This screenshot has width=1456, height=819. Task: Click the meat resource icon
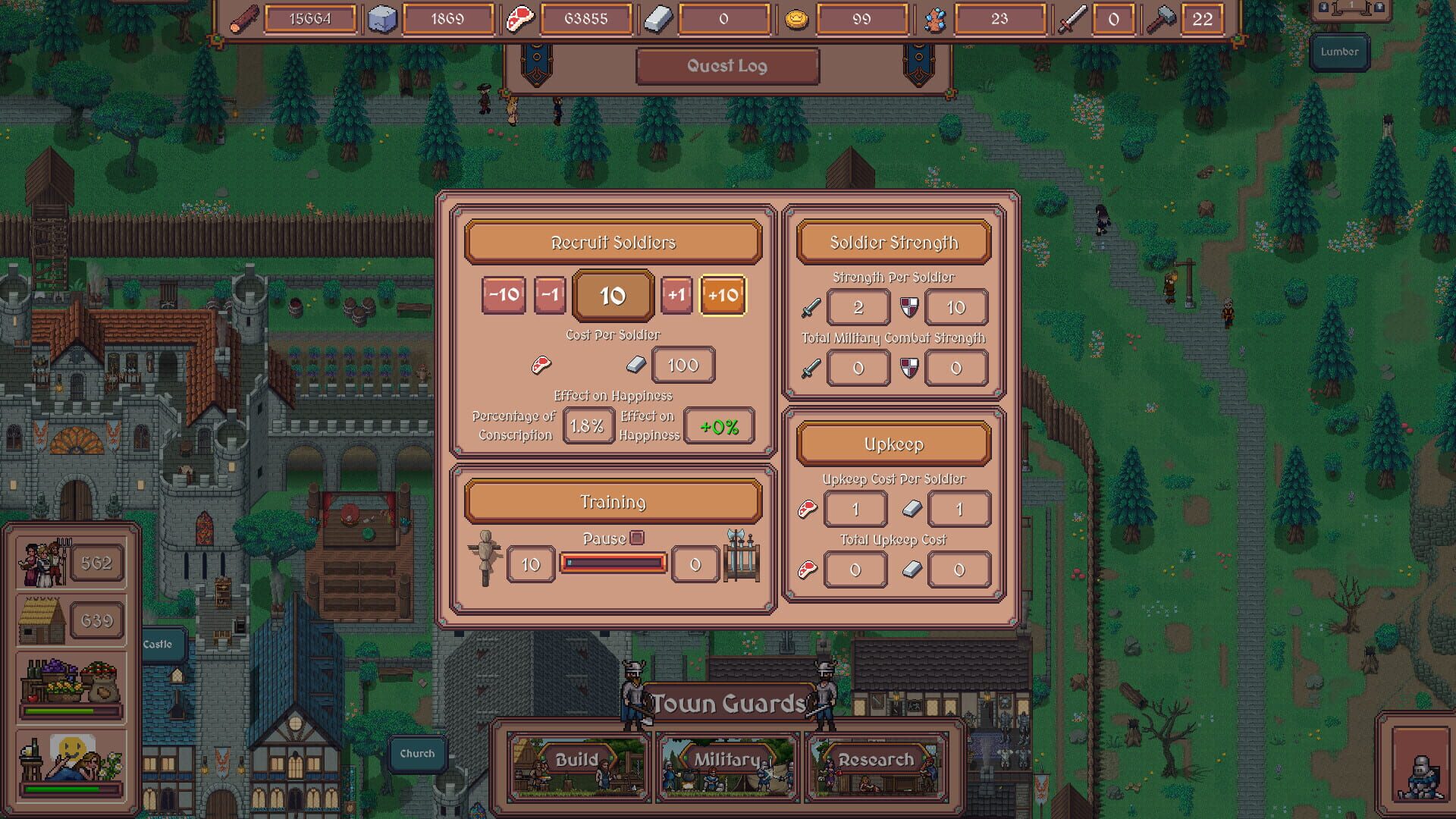(520, 19)
